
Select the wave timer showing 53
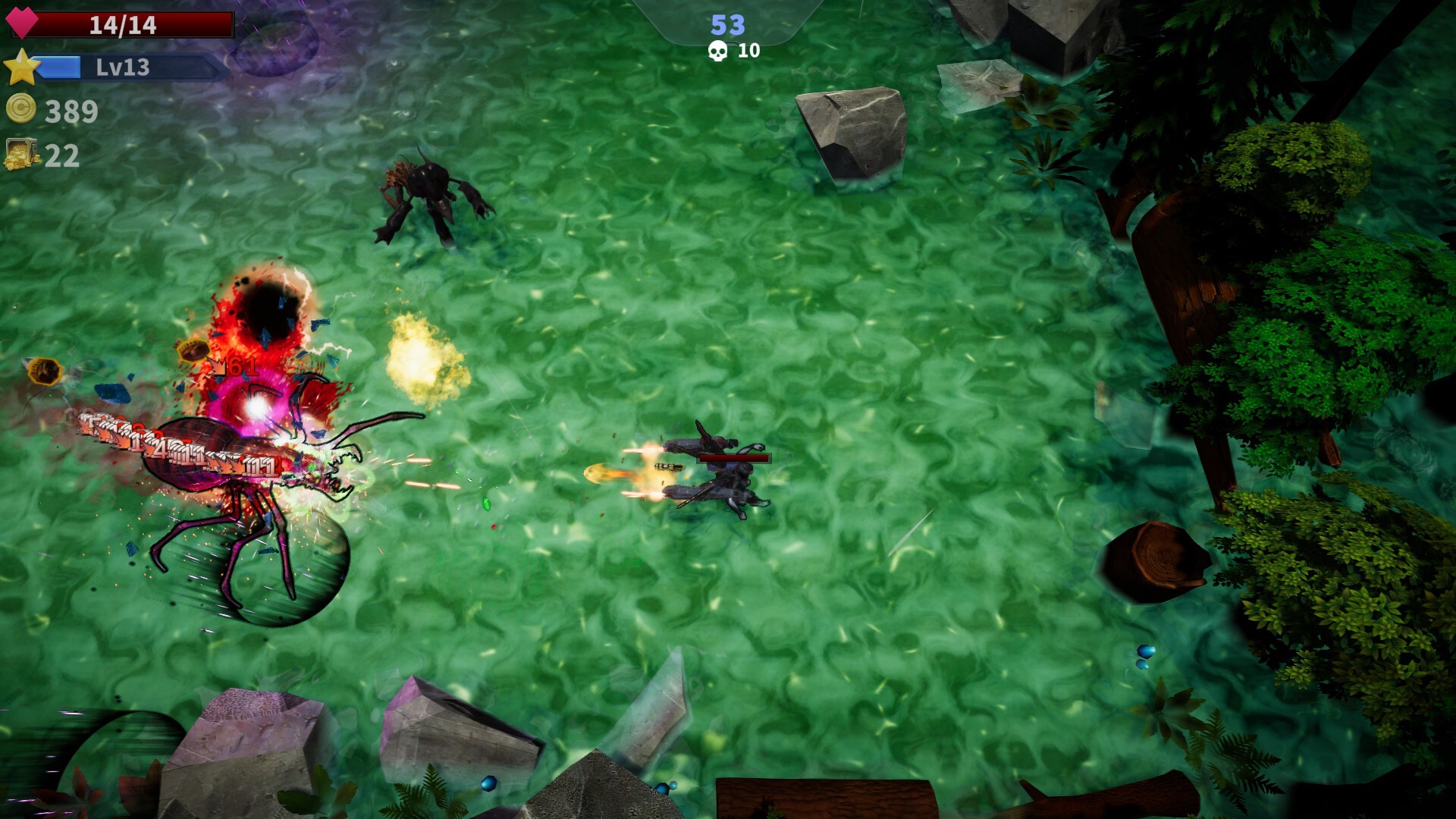click(726, 25)
